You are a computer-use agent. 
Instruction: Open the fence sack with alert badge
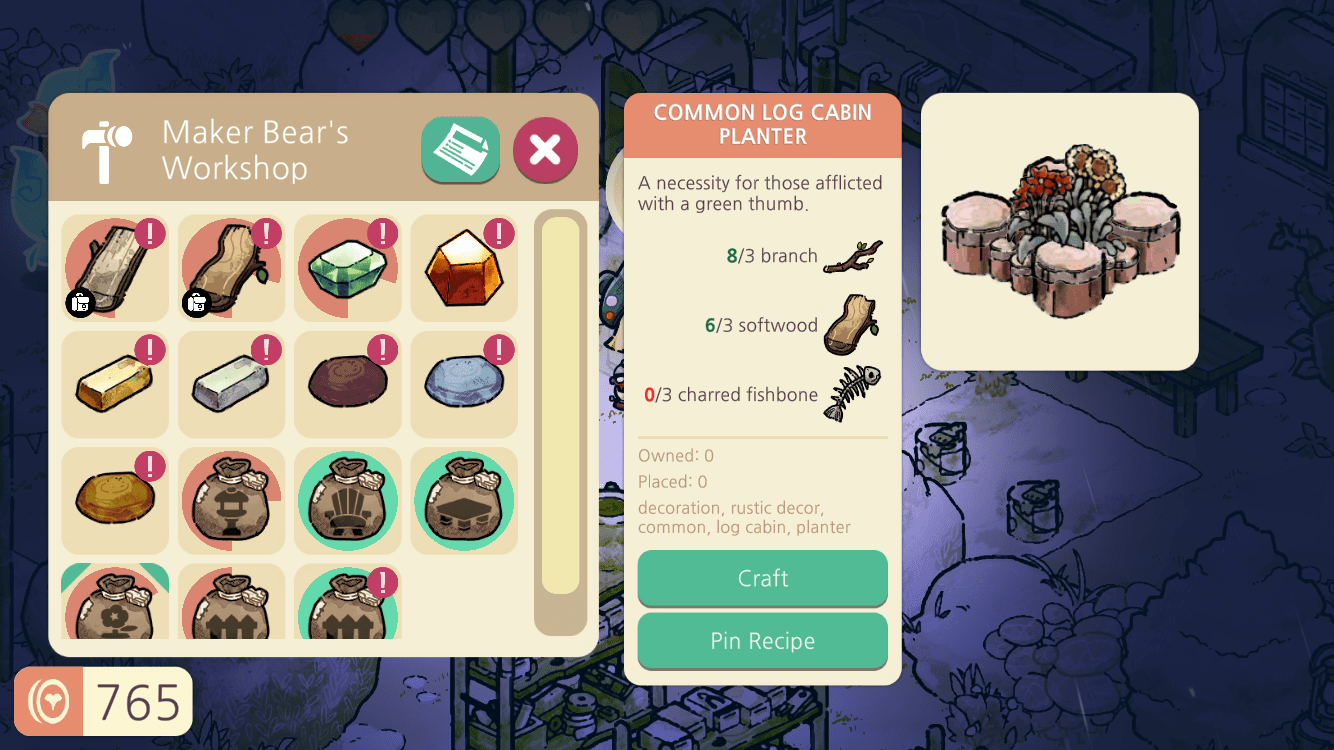click(347, 605)
